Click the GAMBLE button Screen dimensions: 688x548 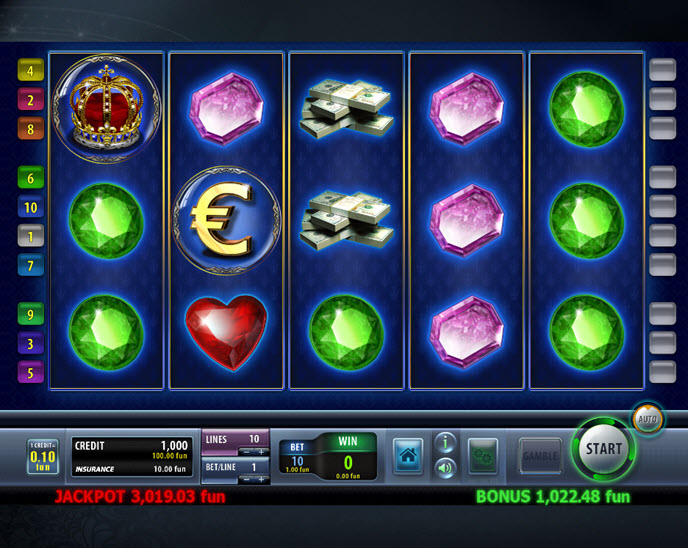coord(539,455)
